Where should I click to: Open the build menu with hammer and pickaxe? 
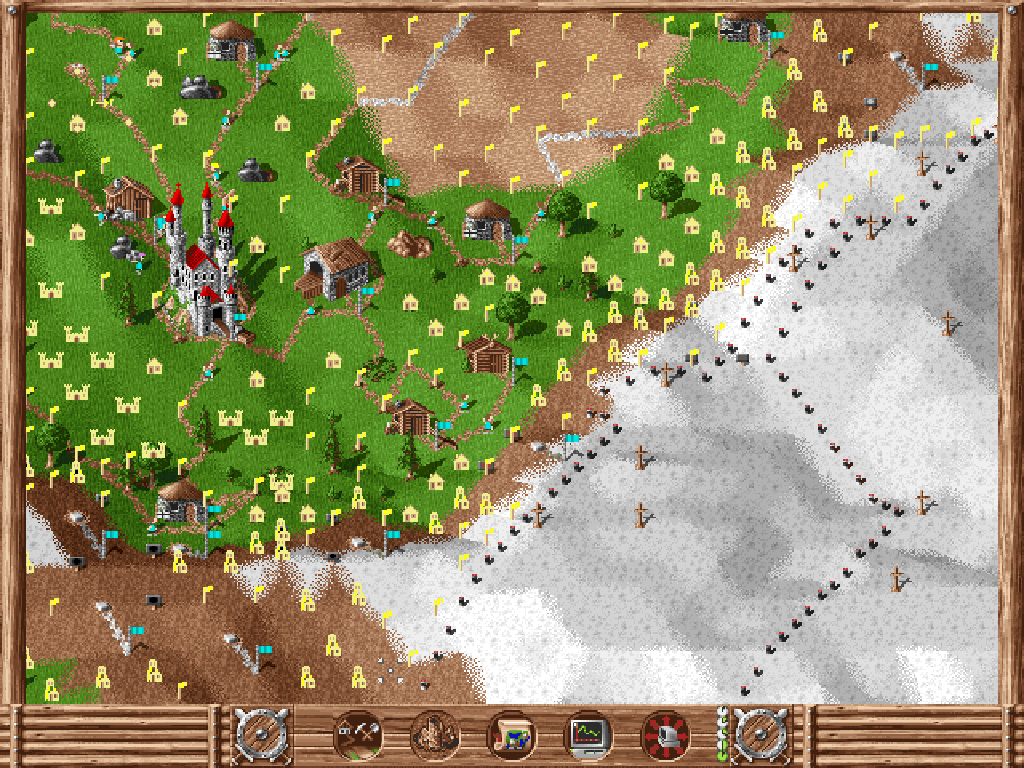point(356,736)
